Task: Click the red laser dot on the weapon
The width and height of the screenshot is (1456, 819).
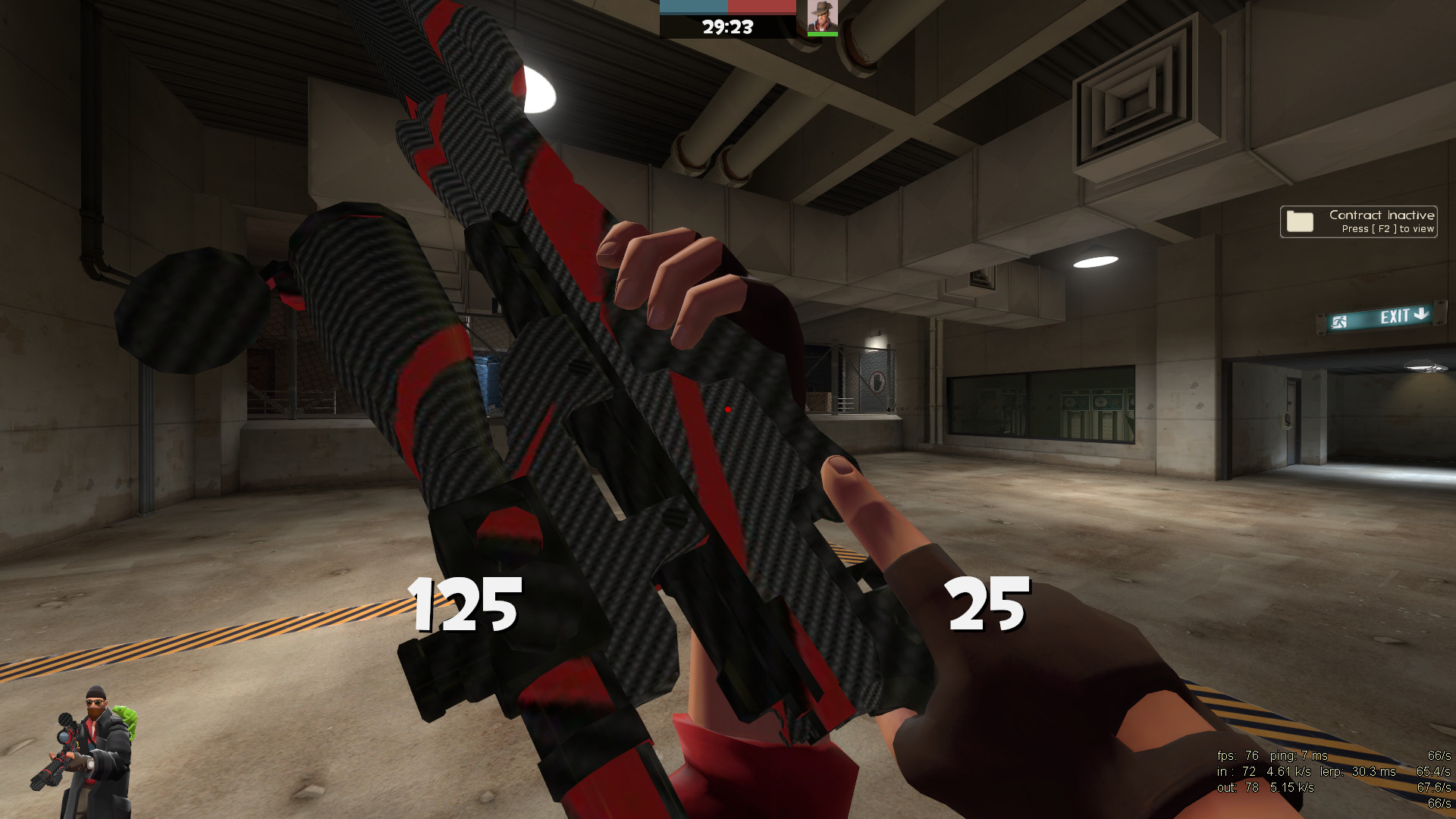Action: pyautogui.click(x=730, y=408)
